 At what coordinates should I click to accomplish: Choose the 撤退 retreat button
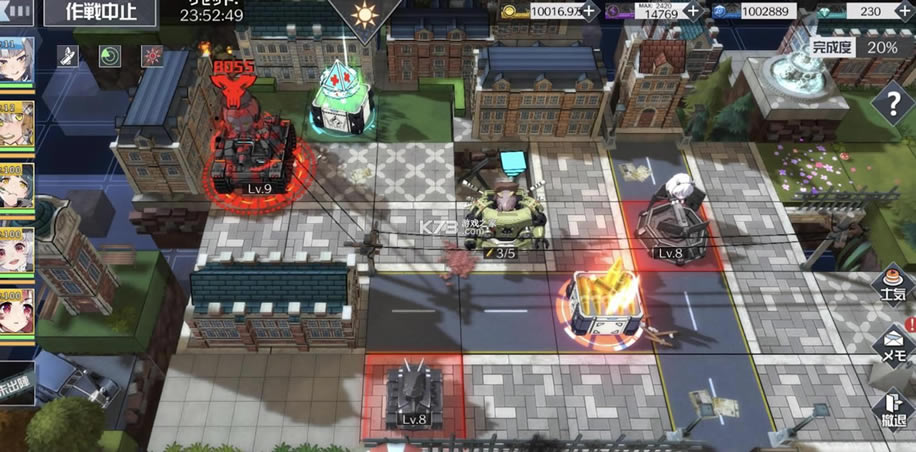(x=891, y=408)
